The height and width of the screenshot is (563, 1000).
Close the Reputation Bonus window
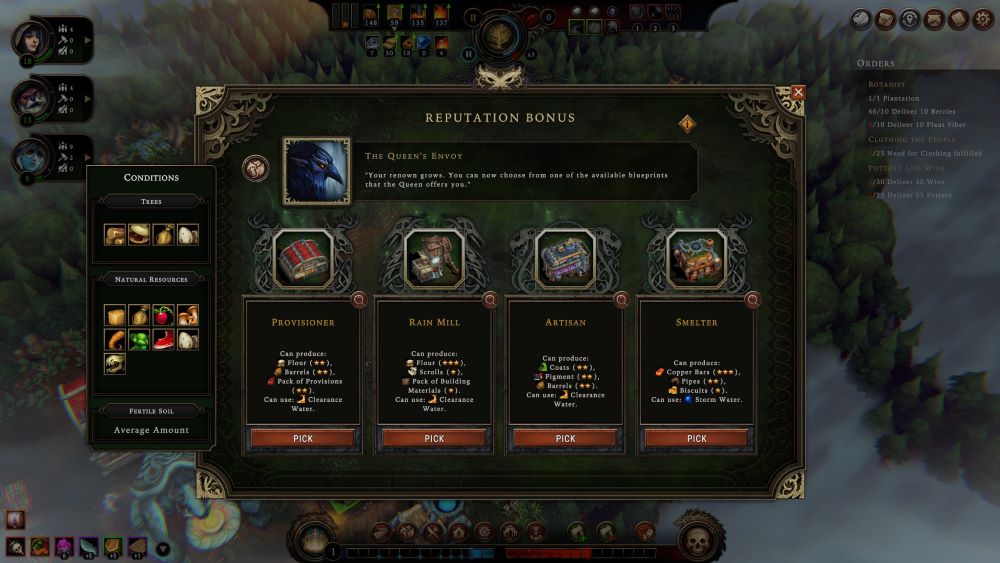point(798,93)
